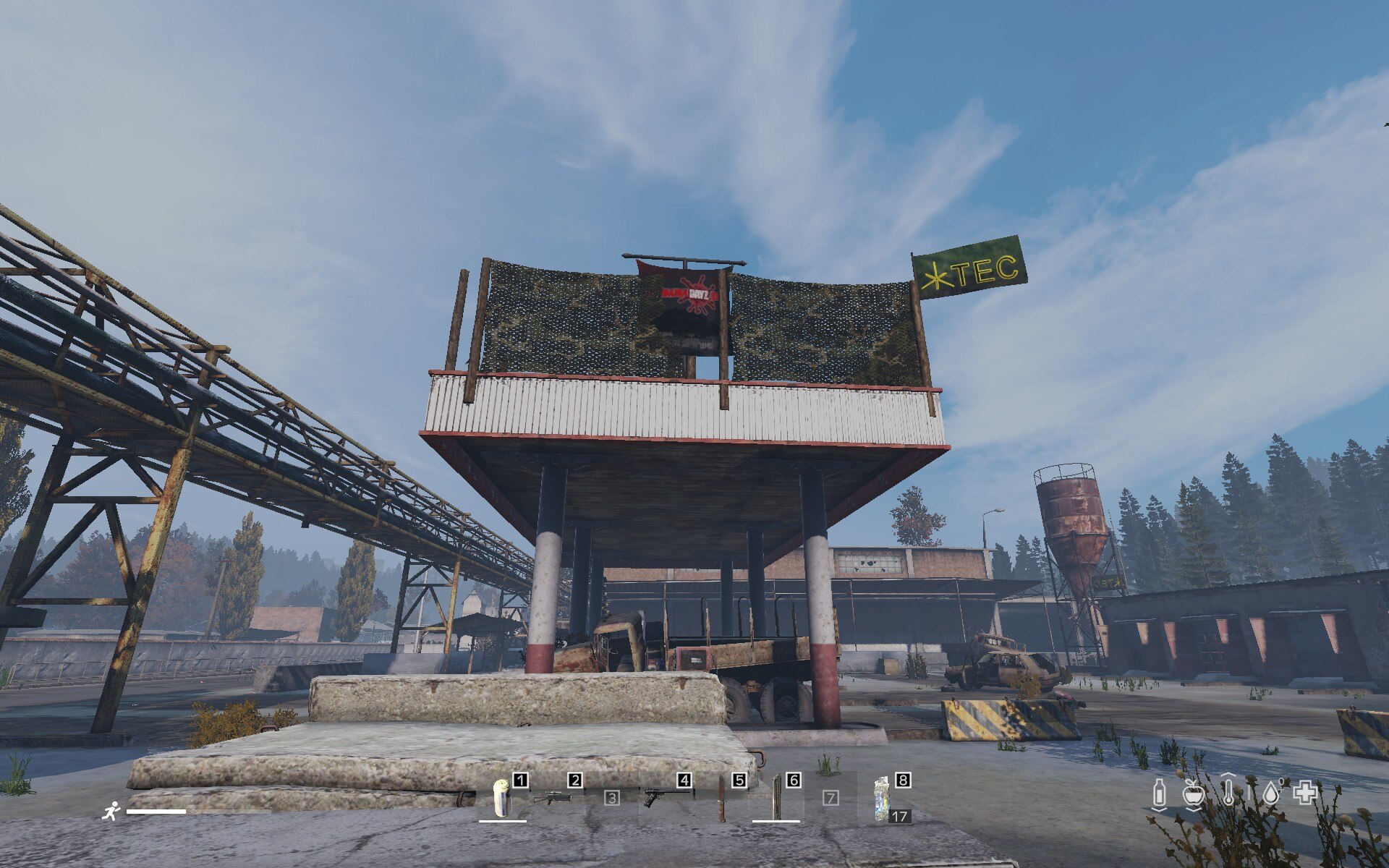Click the apple hunger status icon

tap(1194, 794)
